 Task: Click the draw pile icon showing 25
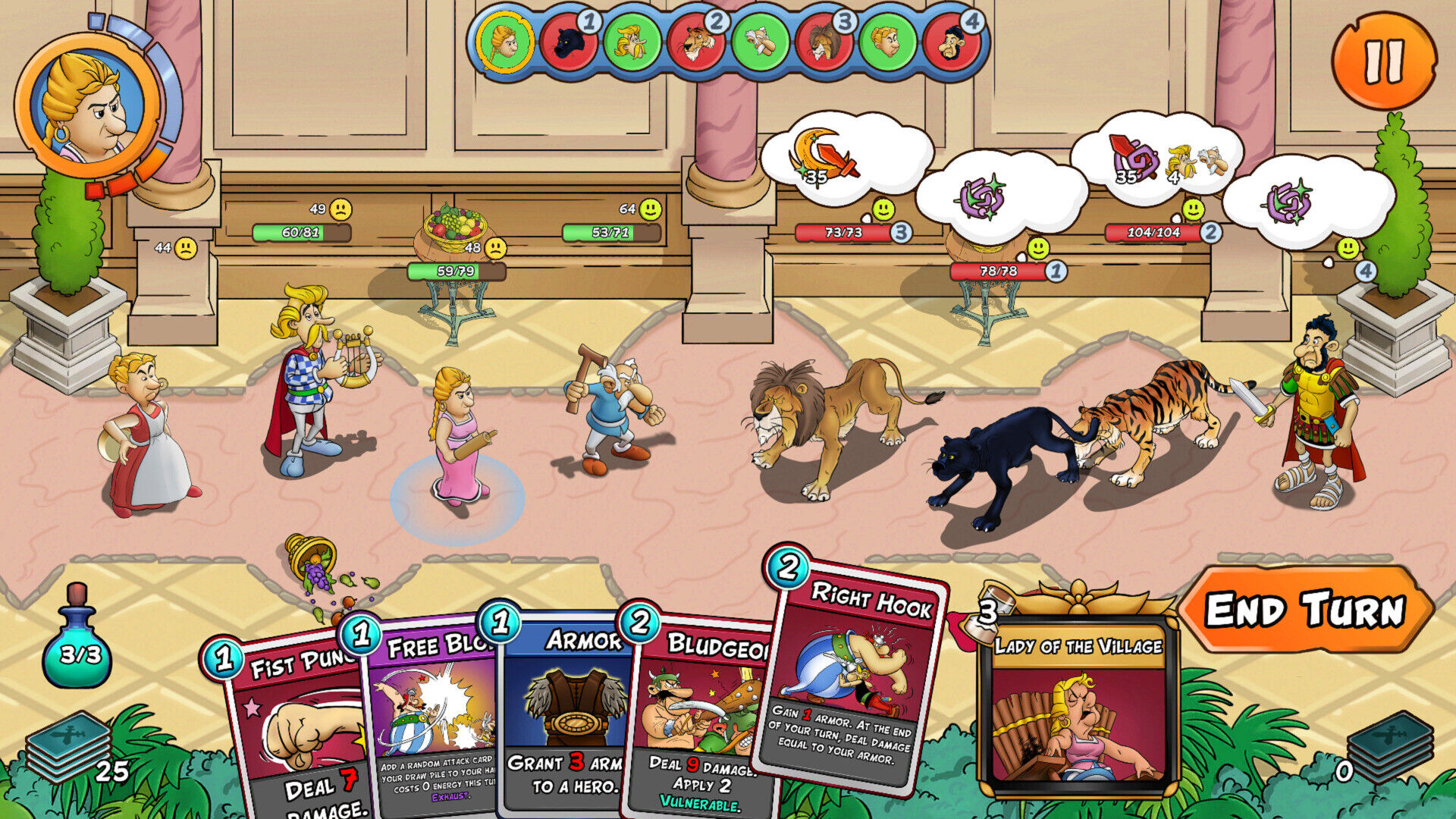coord(68,751)
